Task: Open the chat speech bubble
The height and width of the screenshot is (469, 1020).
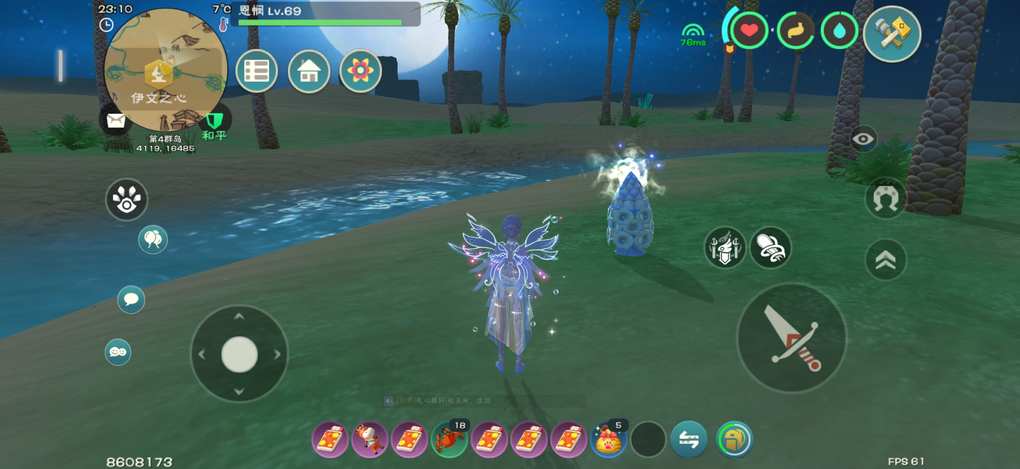Action: coord(131,299)
